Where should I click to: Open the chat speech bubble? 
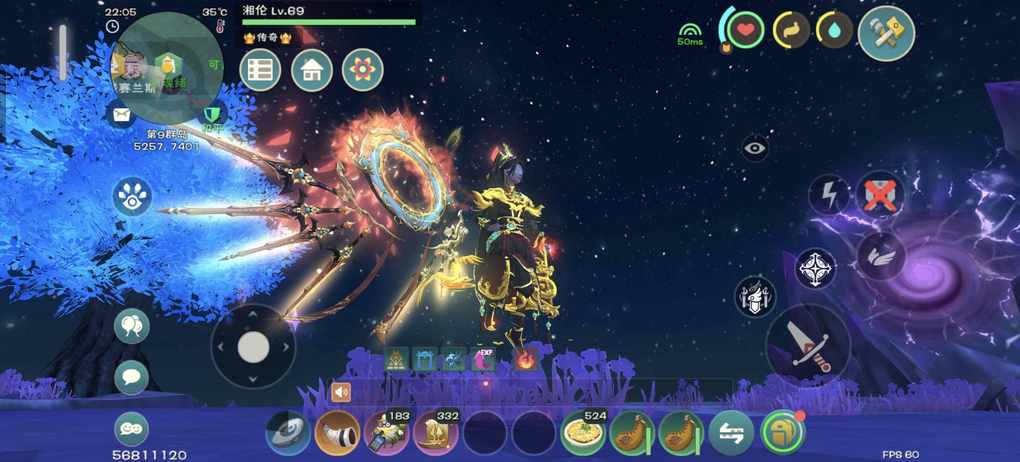[x=131, y=377]
